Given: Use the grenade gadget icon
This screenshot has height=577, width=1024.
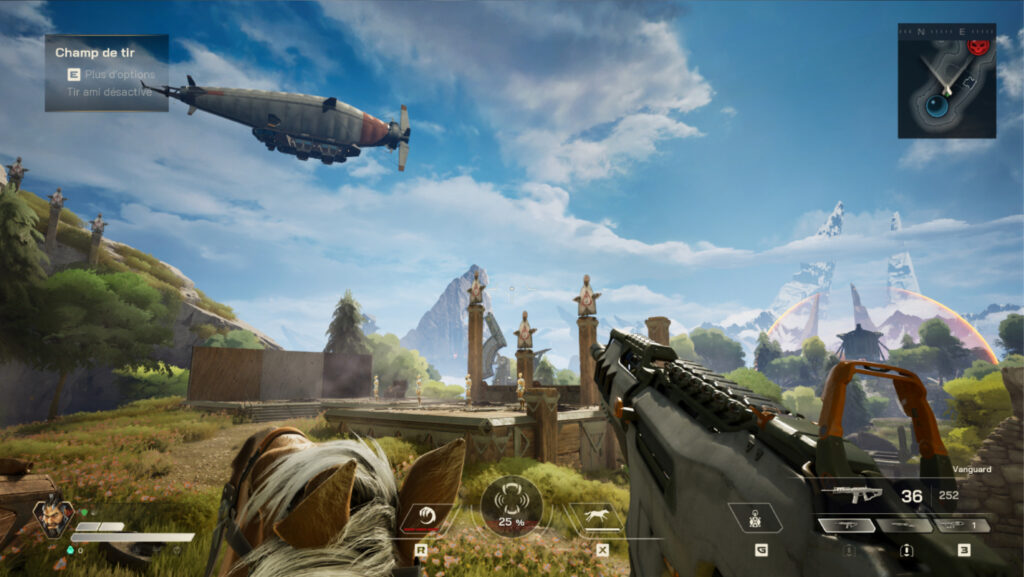Looking at the screenshot, I should [x=754, y=518].
